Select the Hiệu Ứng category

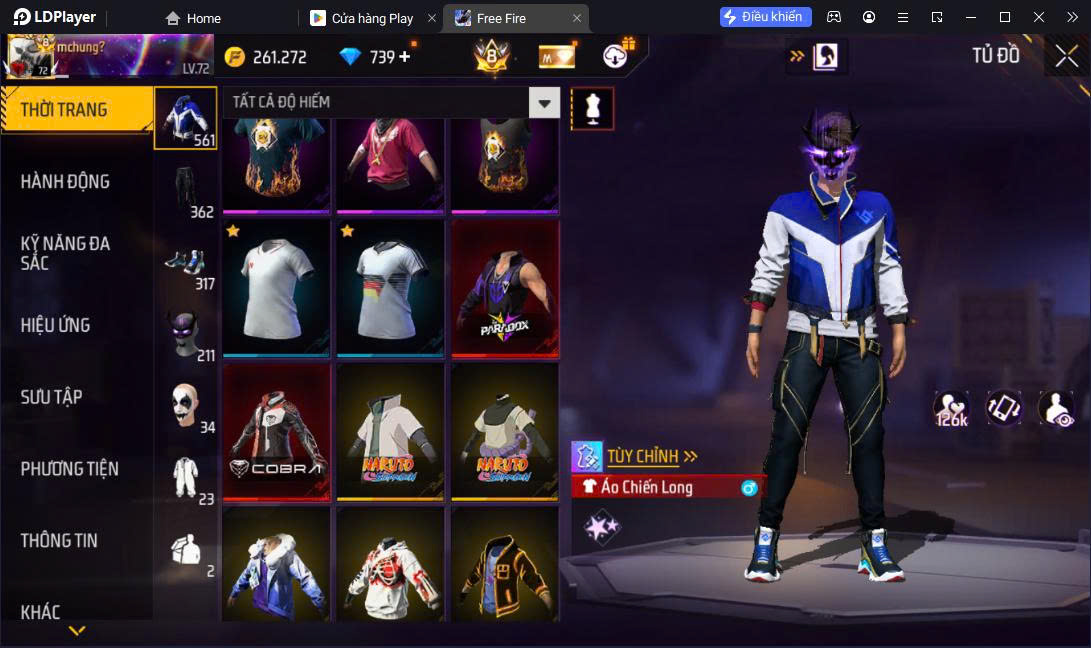(55, 325)
